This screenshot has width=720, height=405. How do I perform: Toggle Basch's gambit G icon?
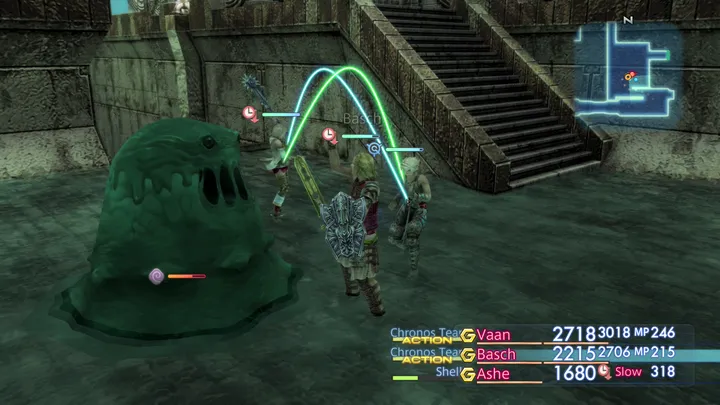pos(467,354)
